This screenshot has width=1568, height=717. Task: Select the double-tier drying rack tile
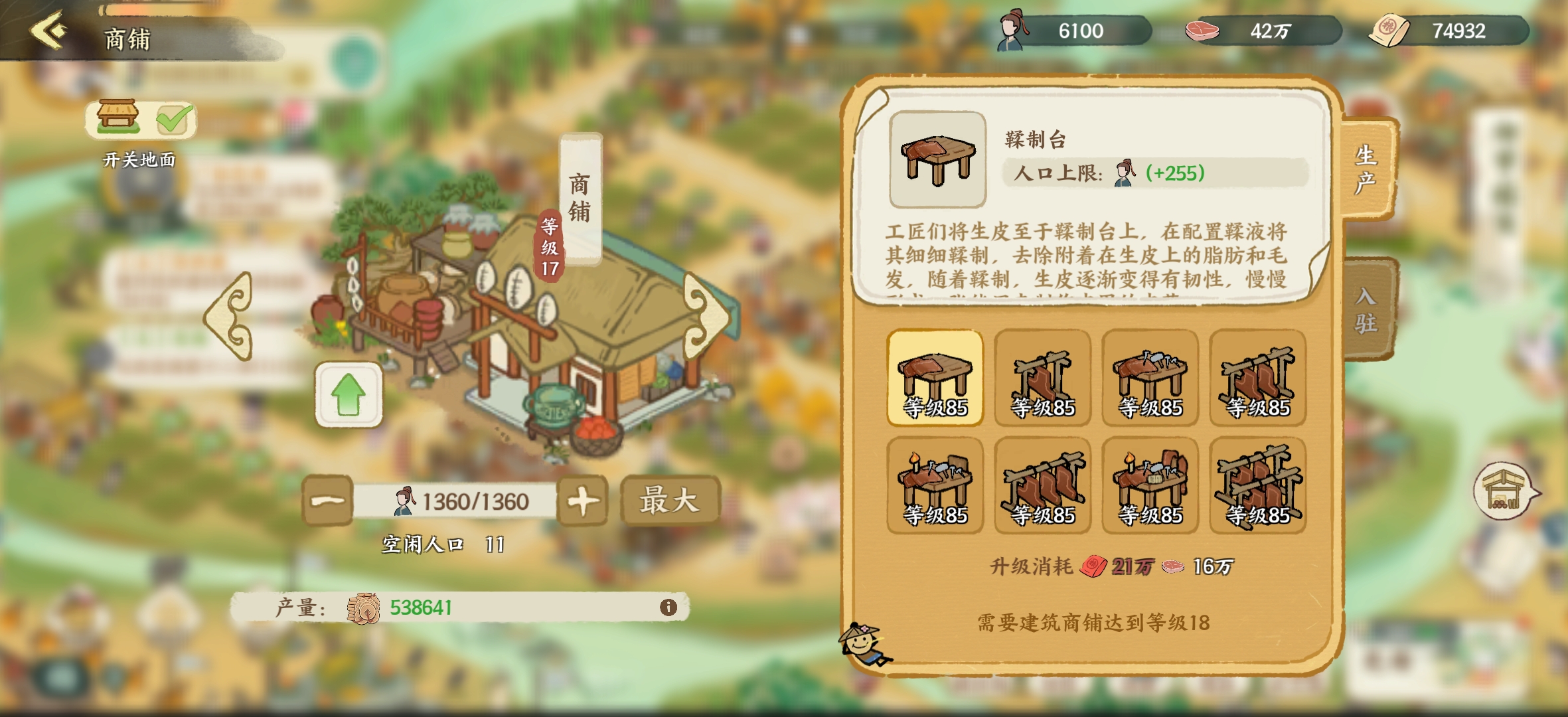(x=1257, y=485)
